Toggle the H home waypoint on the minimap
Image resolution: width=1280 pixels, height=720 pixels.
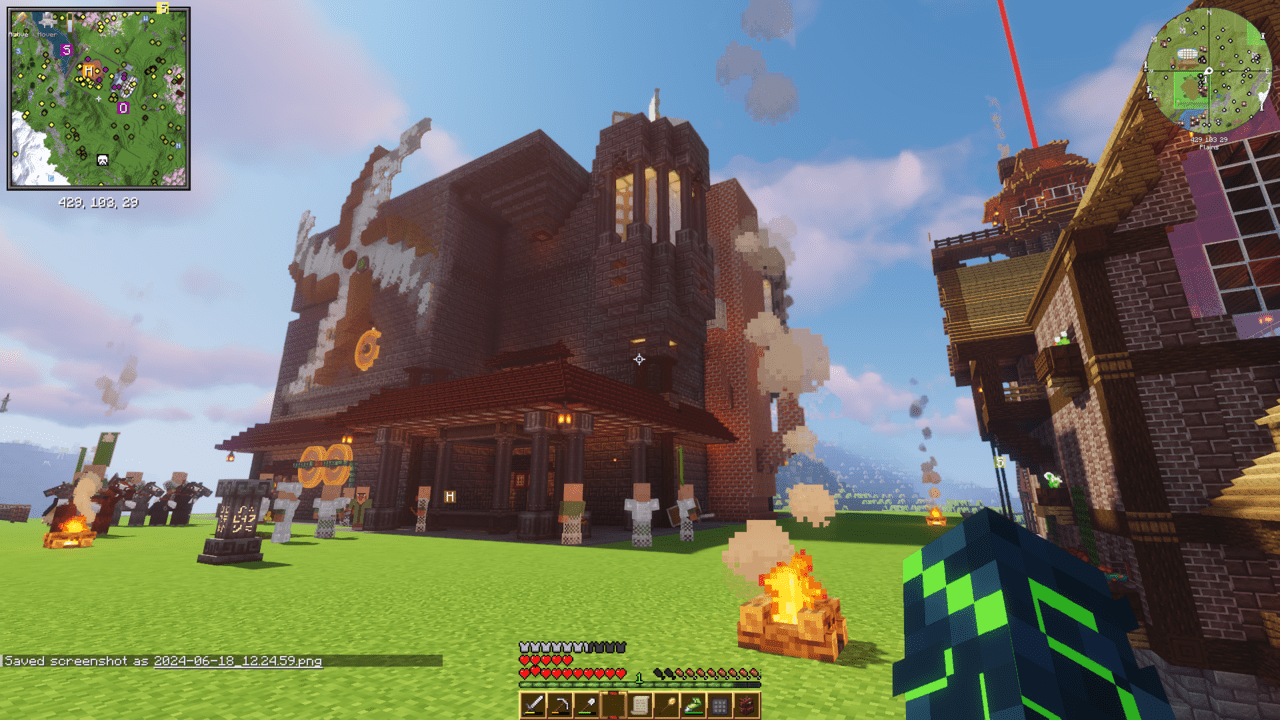89,70
